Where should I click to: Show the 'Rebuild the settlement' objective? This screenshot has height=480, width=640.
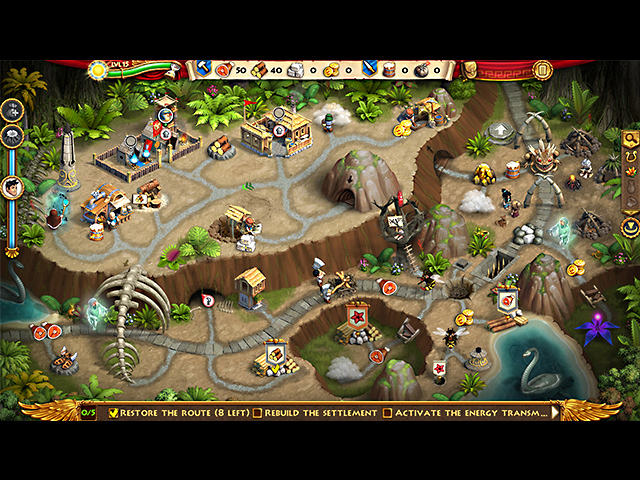[x=315, y=412]
